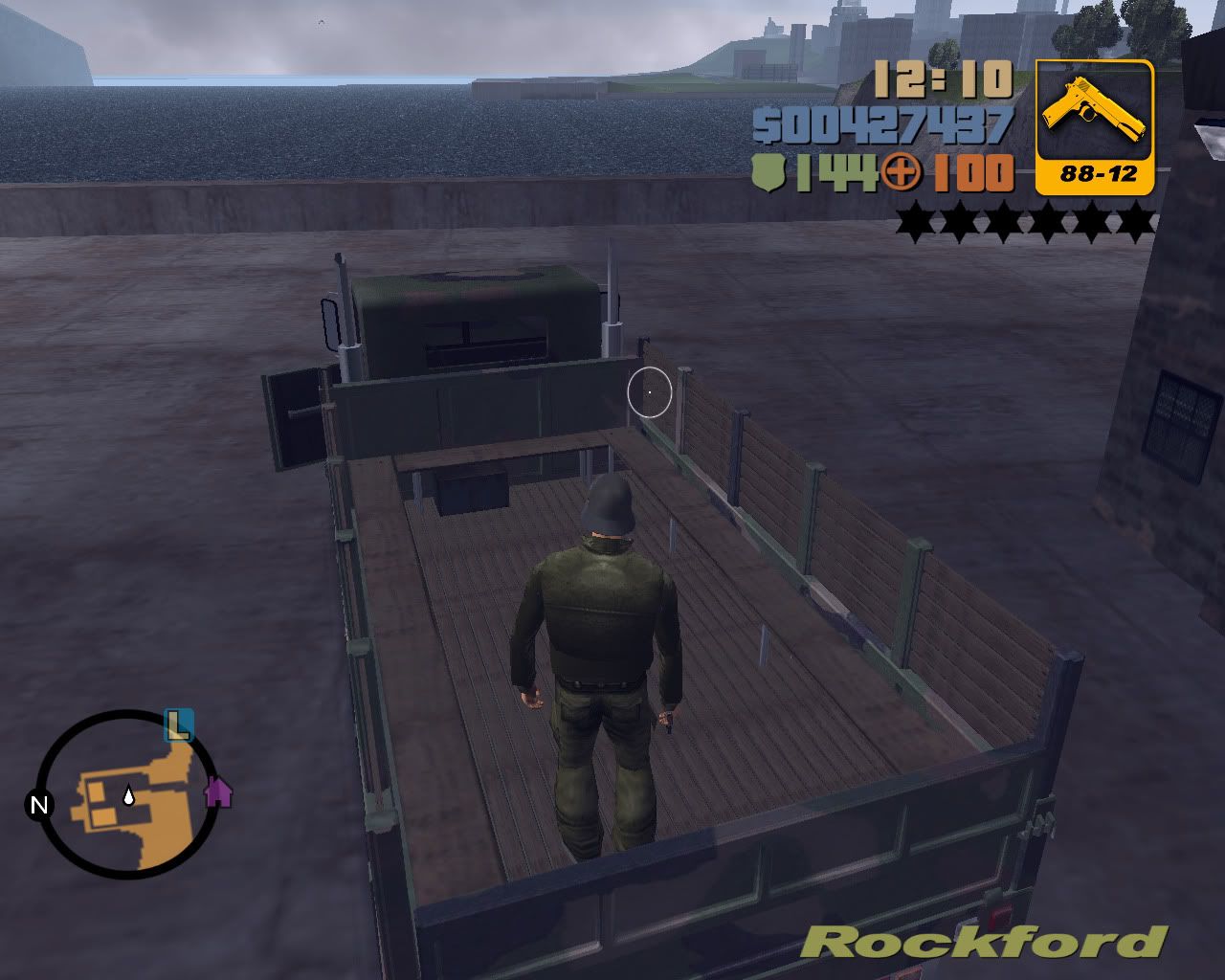Click the purple safehouse marker on the radar

(219, 791)
